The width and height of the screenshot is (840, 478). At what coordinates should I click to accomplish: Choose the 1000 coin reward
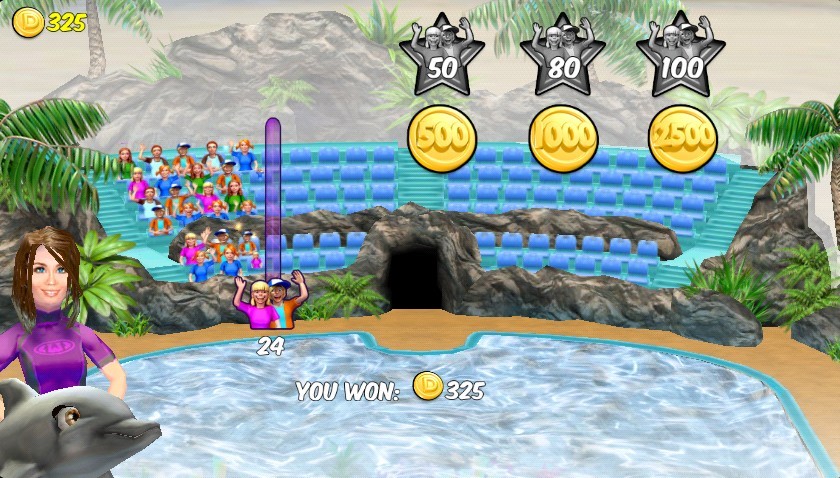(x=563, y=138)
